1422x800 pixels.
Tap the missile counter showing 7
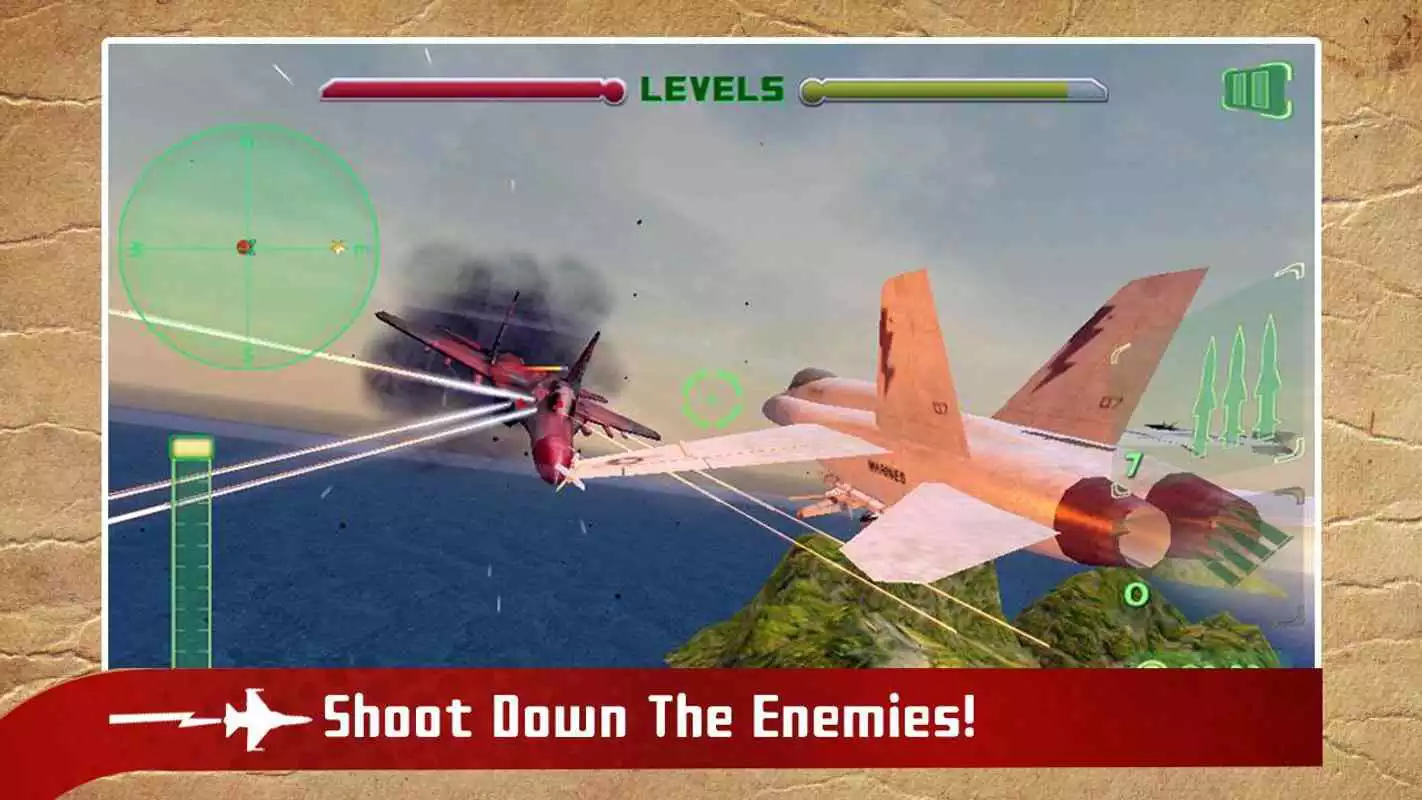1133,462
